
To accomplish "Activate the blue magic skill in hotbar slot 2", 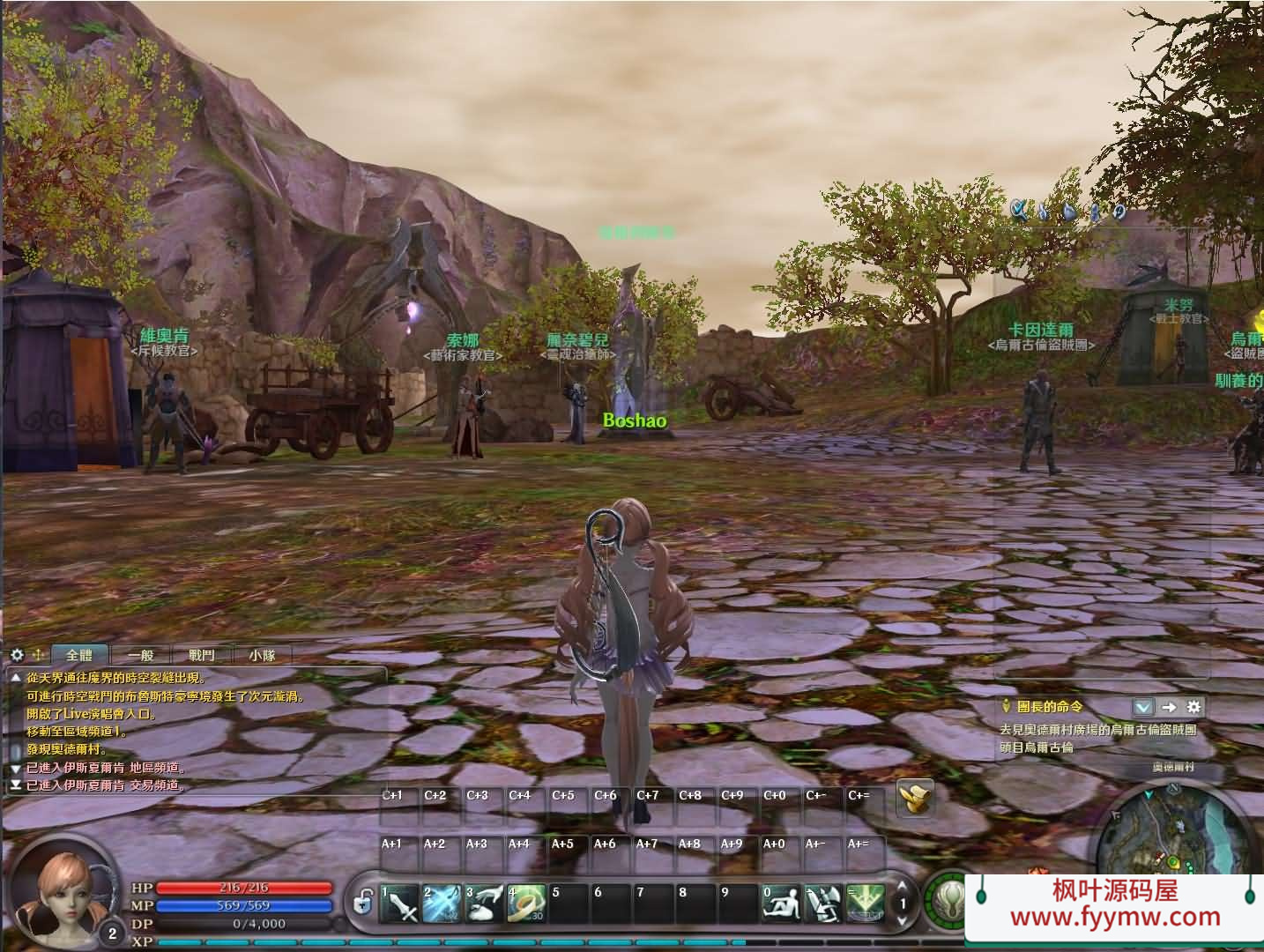I will (441, 904).
